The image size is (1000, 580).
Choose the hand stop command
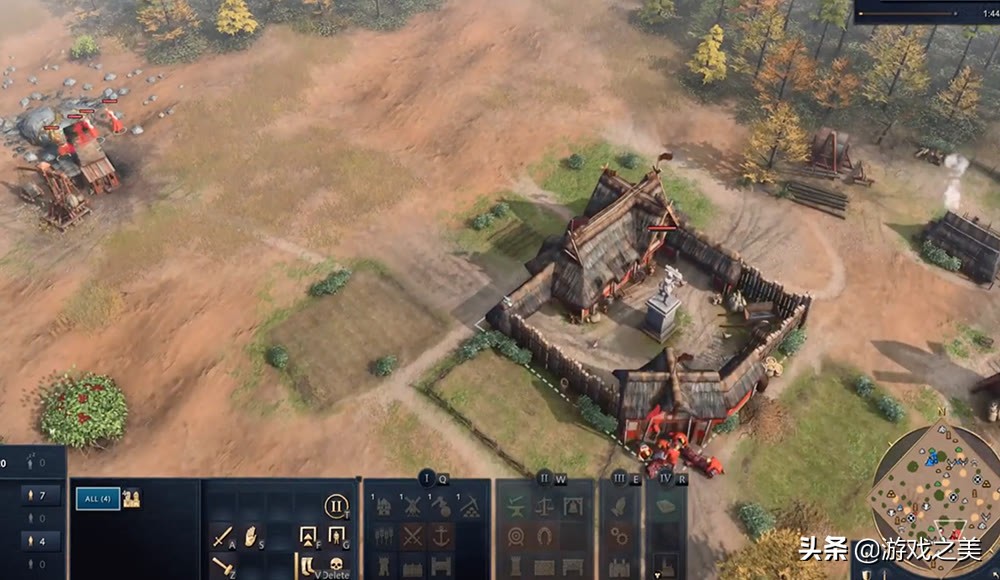250,537
